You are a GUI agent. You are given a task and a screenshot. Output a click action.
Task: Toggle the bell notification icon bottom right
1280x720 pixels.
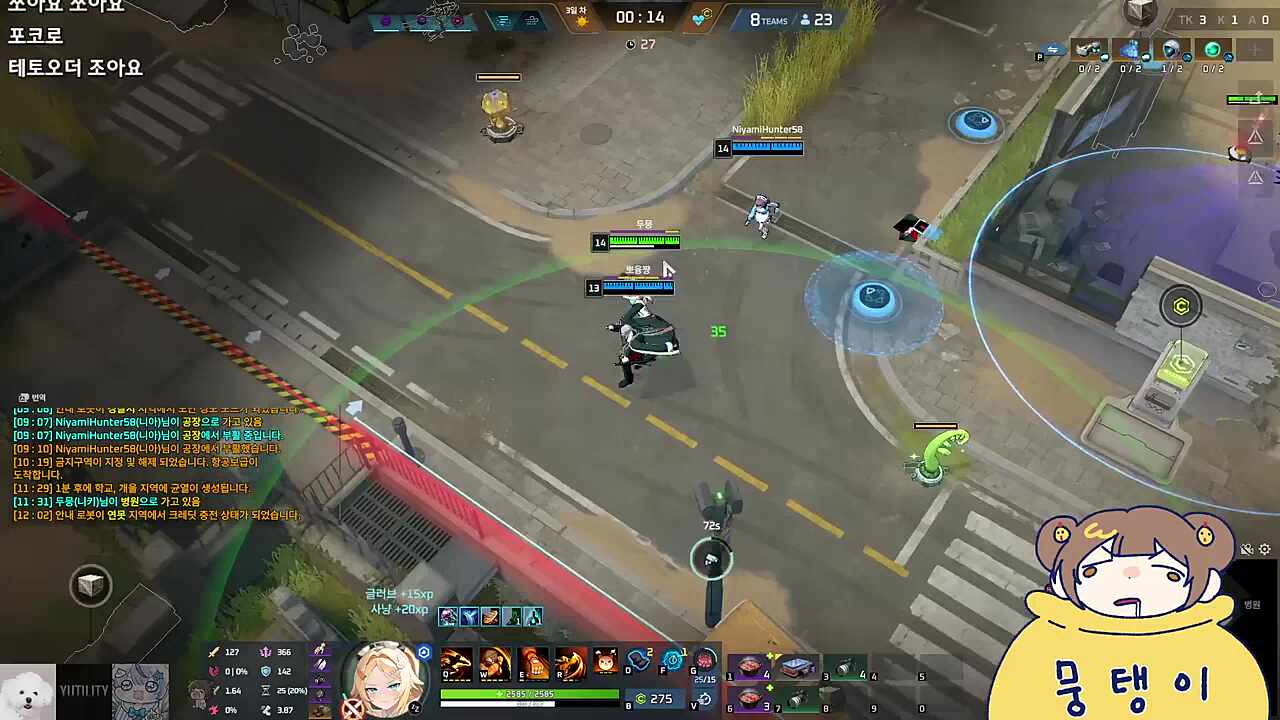pyautogui.click(x=1248, y=549)
